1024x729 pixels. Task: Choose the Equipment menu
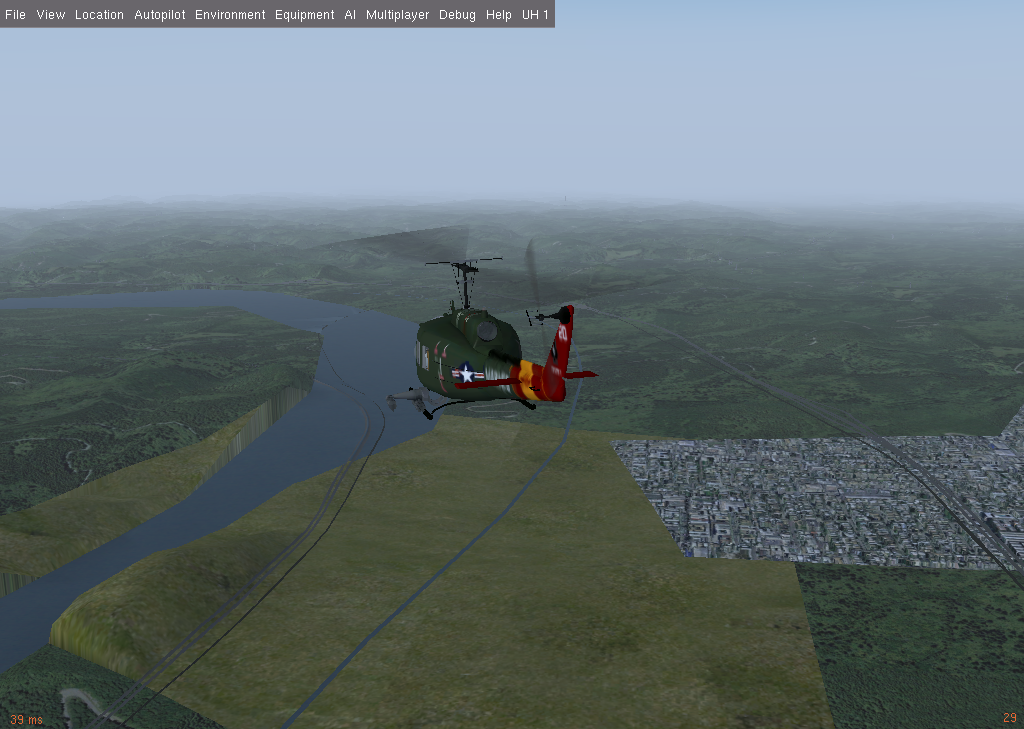pos(305,15)
